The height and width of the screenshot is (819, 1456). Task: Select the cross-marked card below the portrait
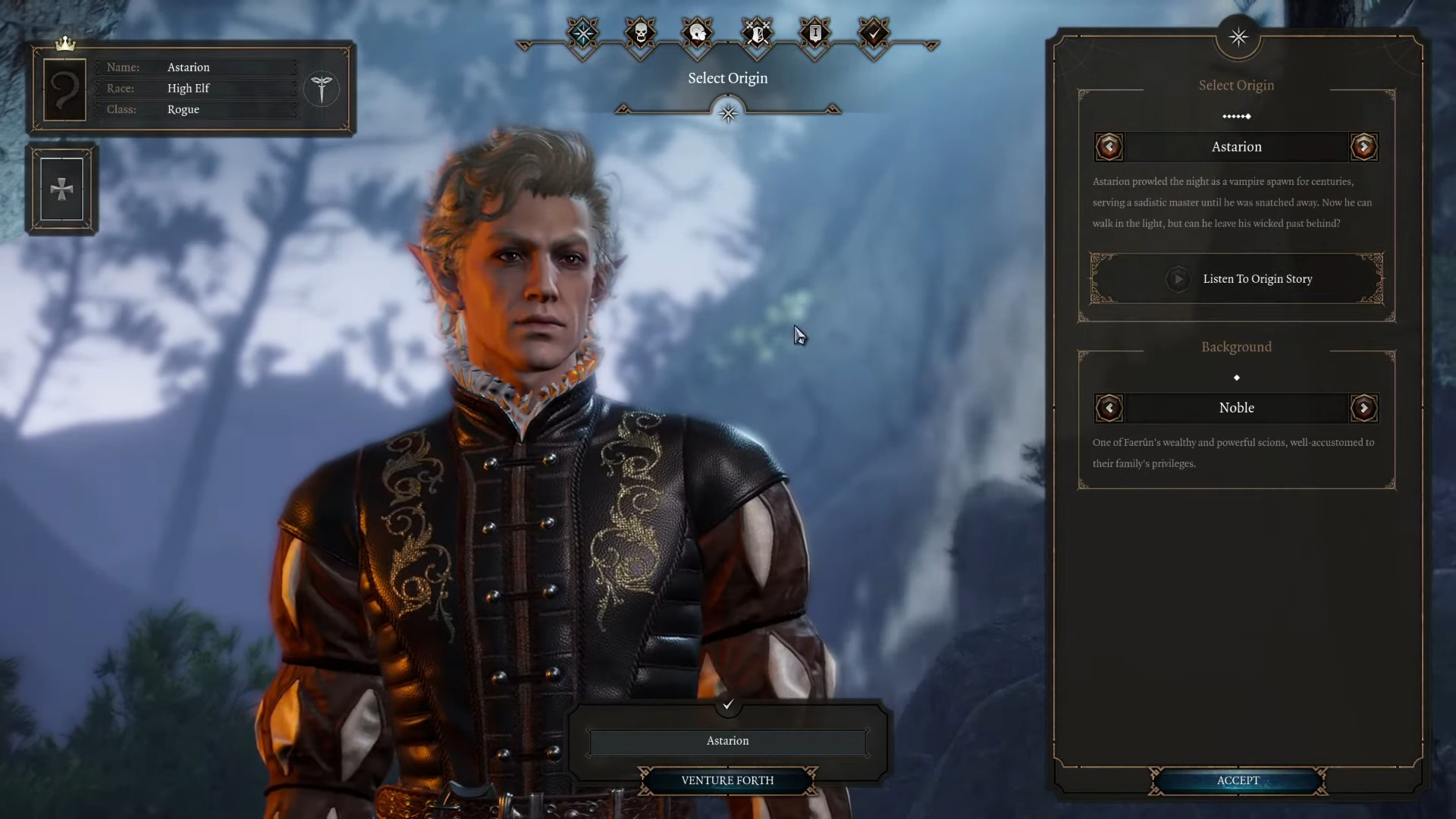pos(62,189)
